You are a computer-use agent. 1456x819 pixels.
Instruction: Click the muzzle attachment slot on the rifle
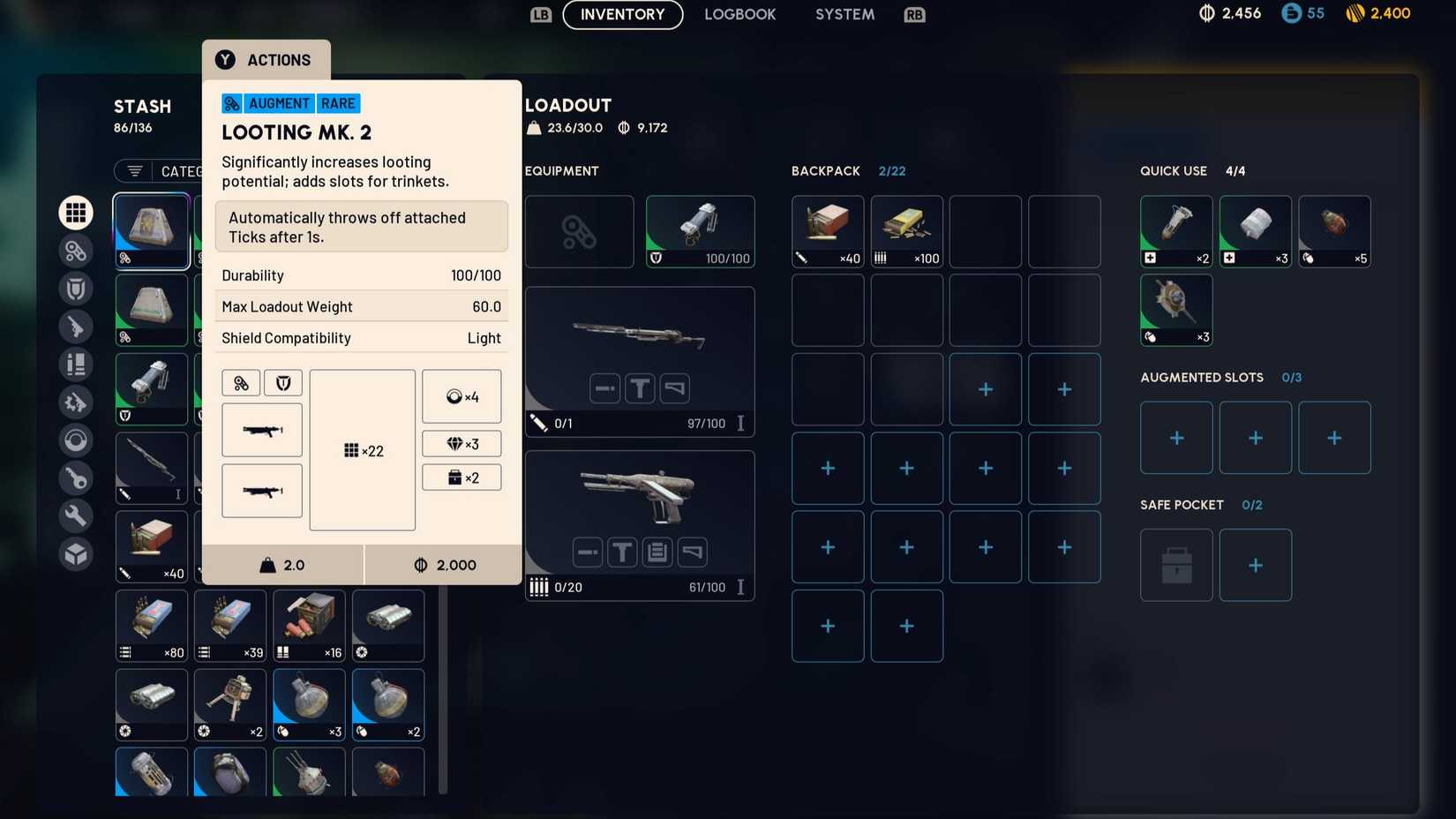(x=605, y=387)
